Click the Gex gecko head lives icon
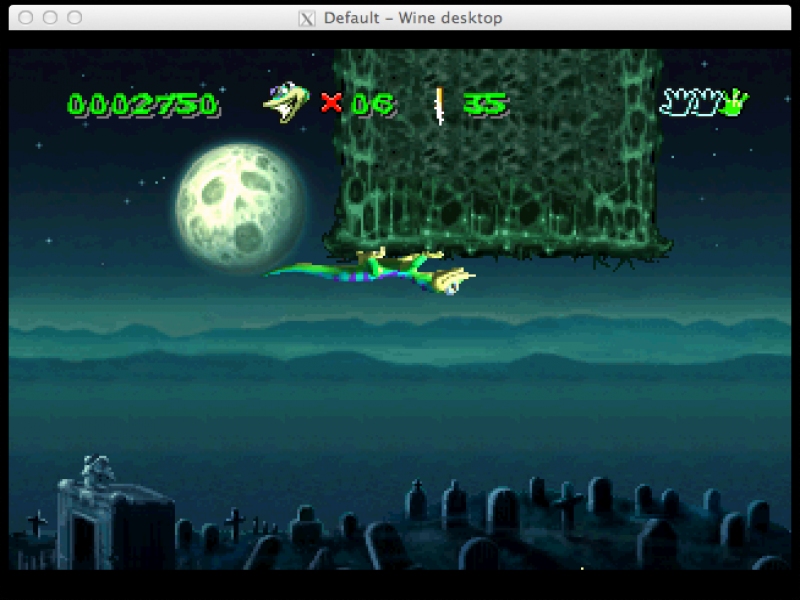Image resolution: width=800 pixels, height=600 pixels. pyautogui.click(x=285, y=102)
